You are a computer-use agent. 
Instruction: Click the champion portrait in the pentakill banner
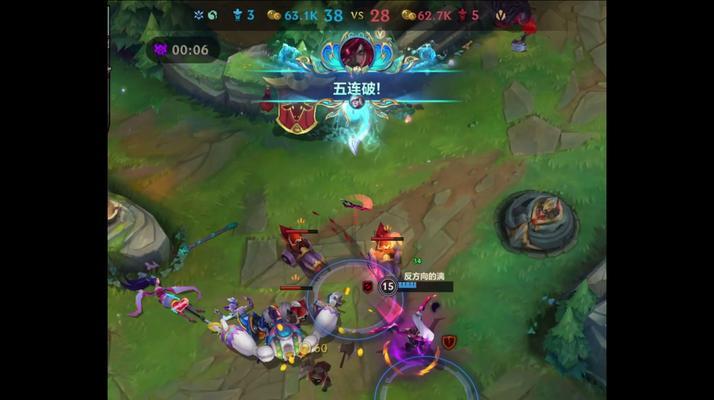(x=356, y=51)
